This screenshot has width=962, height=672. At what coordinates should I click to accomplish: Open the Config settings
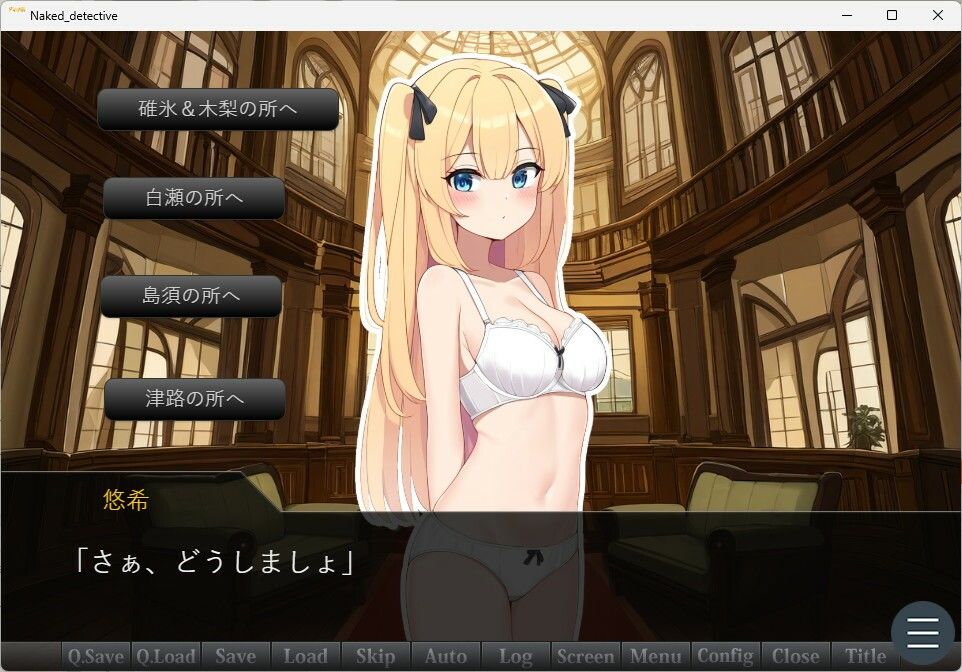(x=726, y=656)
